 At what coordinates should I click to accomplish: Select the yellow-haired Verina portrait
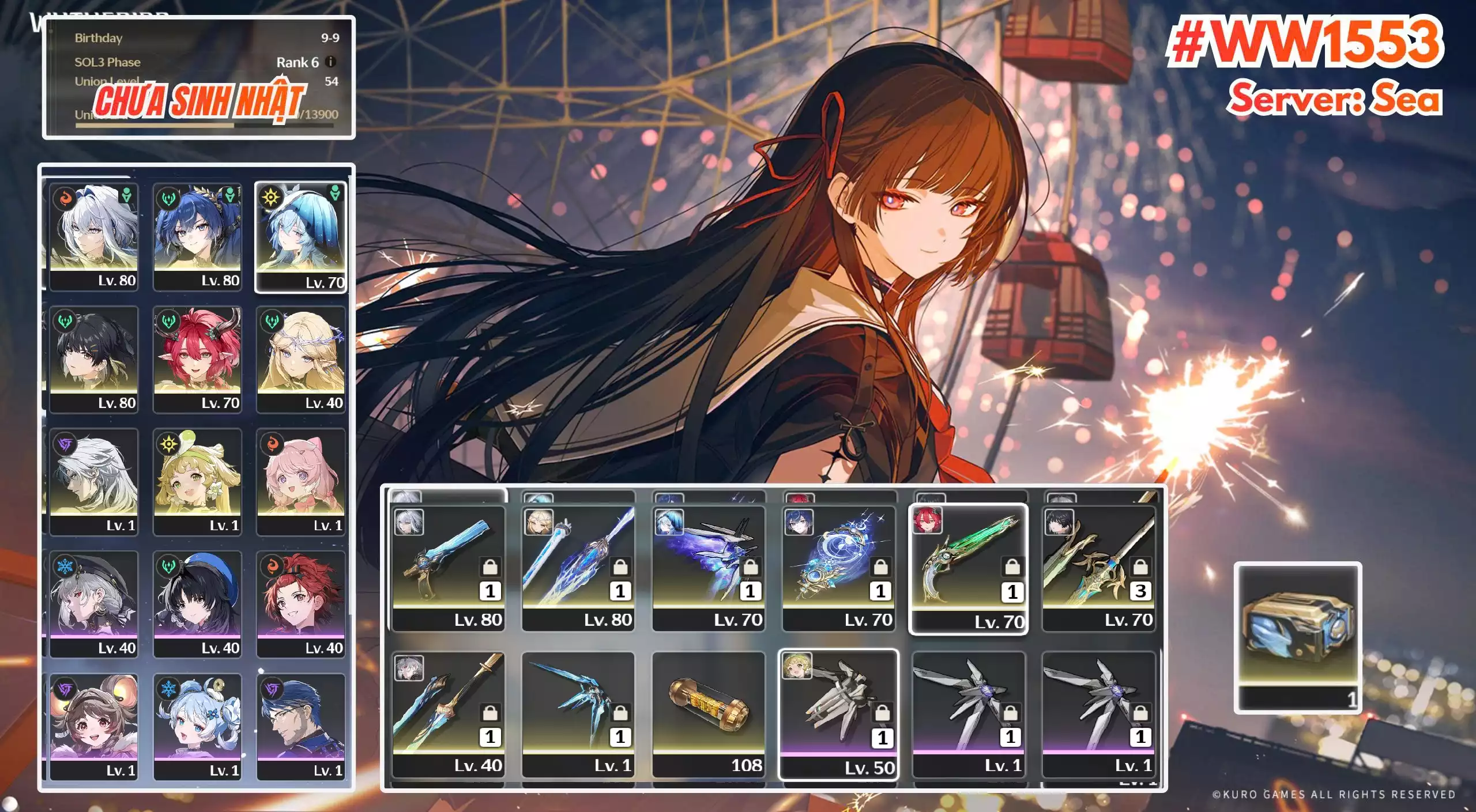(197, 481)
